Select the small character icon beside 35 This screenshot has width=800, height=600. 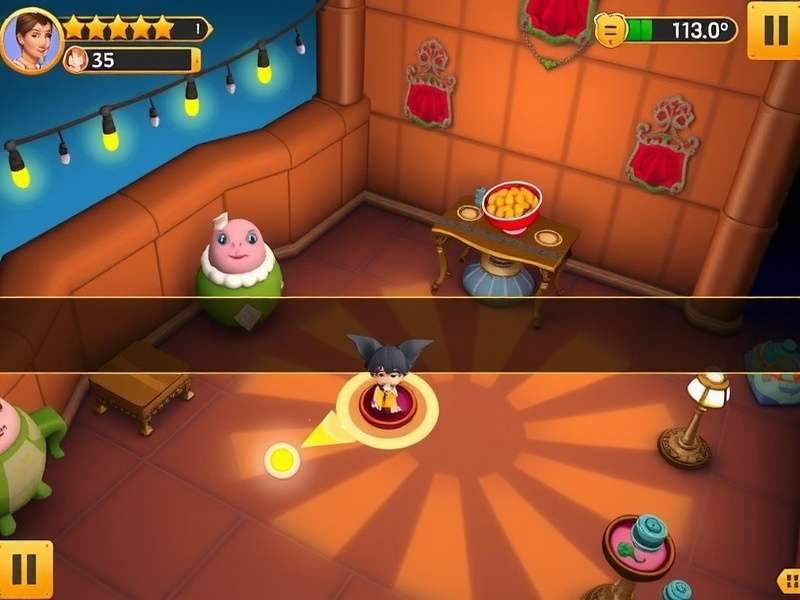coord(76,60)
